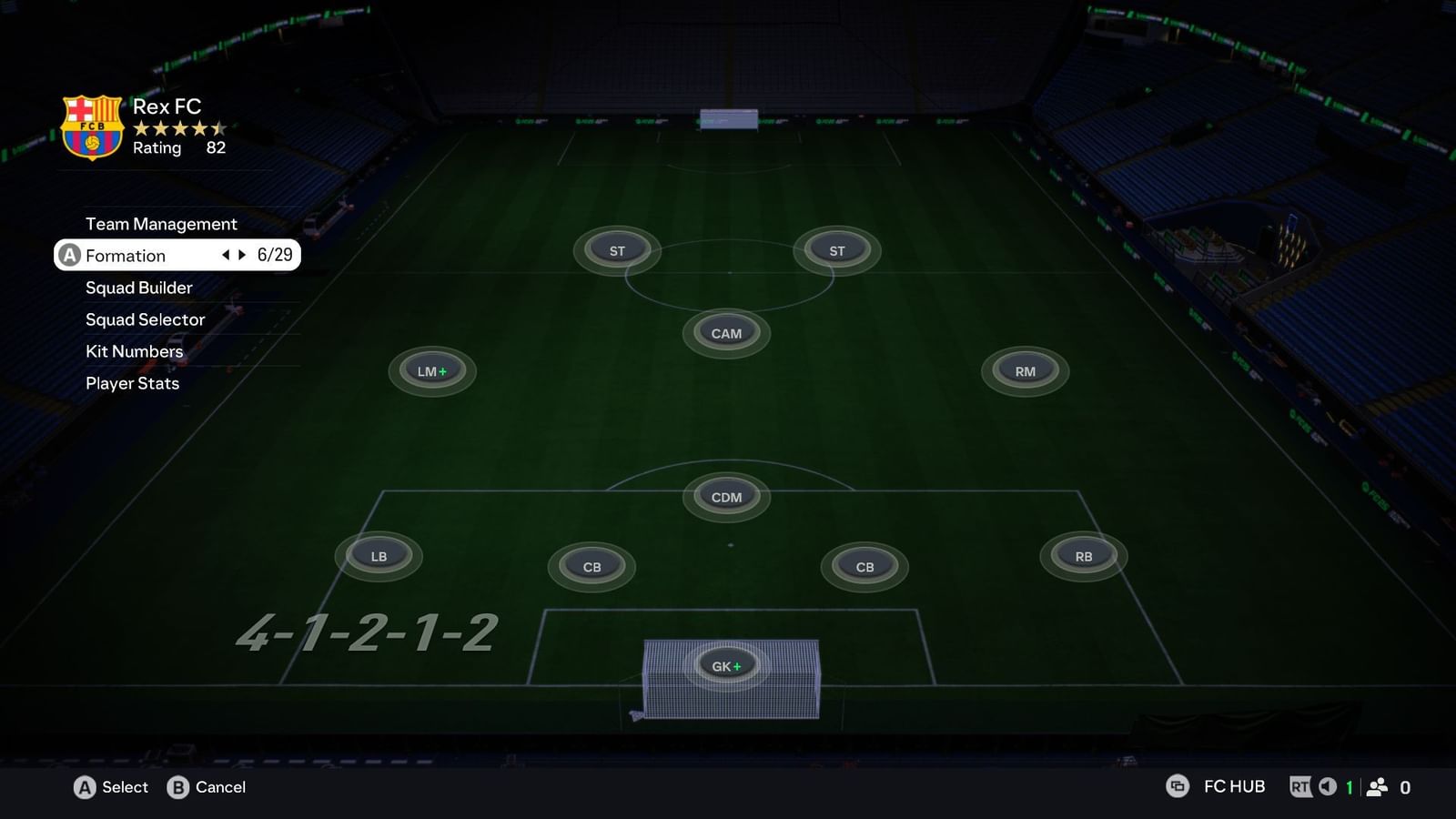Screen dimensions: 1456x819
Task: Click the CDM holding midfielder node
Action: (x=725, y=496)
